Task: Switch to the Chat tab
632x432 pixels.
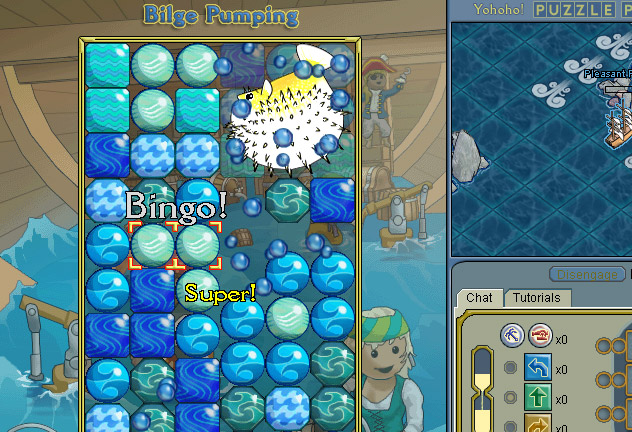Action: (480, 297)
